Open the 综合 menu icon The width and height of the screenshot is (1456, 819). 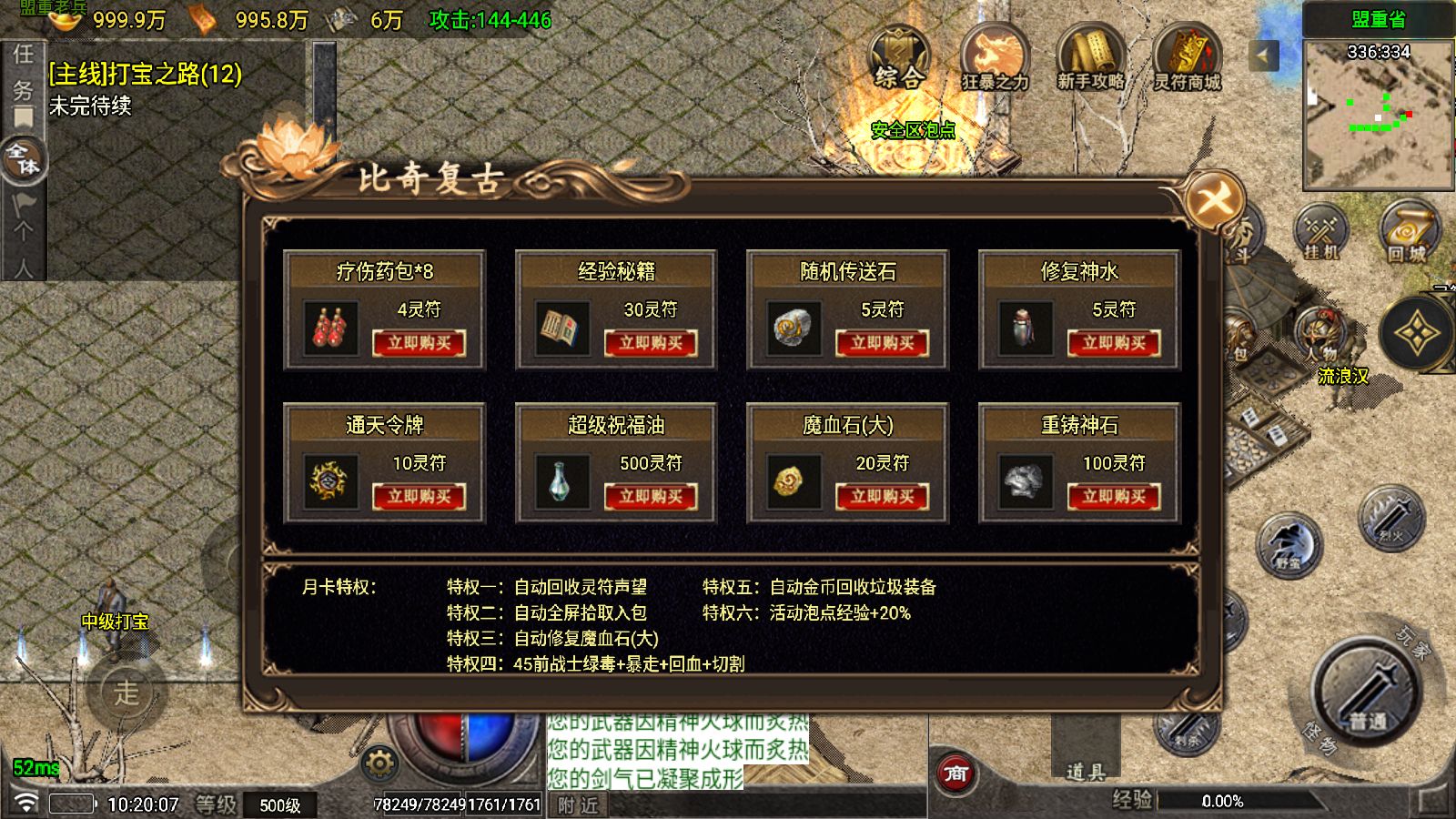tap(899, 58)
